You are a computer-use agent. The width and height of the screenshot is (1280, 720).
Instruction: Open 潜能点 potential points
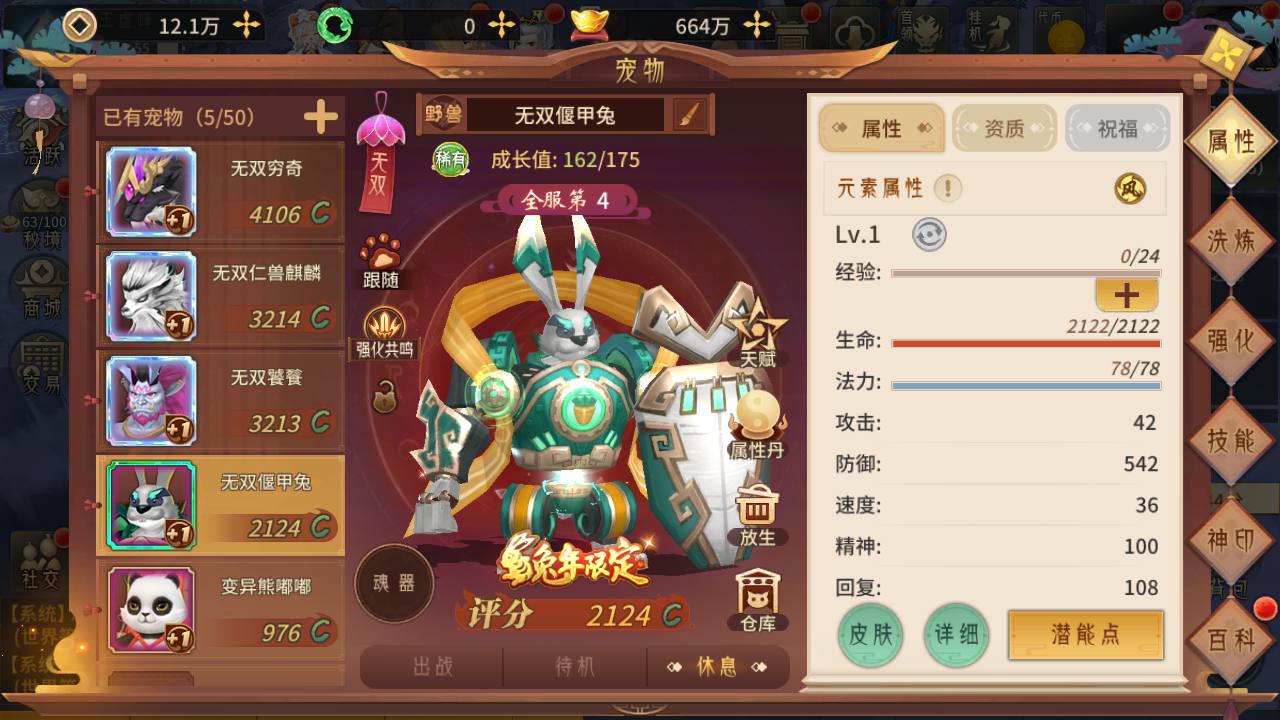tap(1085, 635)
